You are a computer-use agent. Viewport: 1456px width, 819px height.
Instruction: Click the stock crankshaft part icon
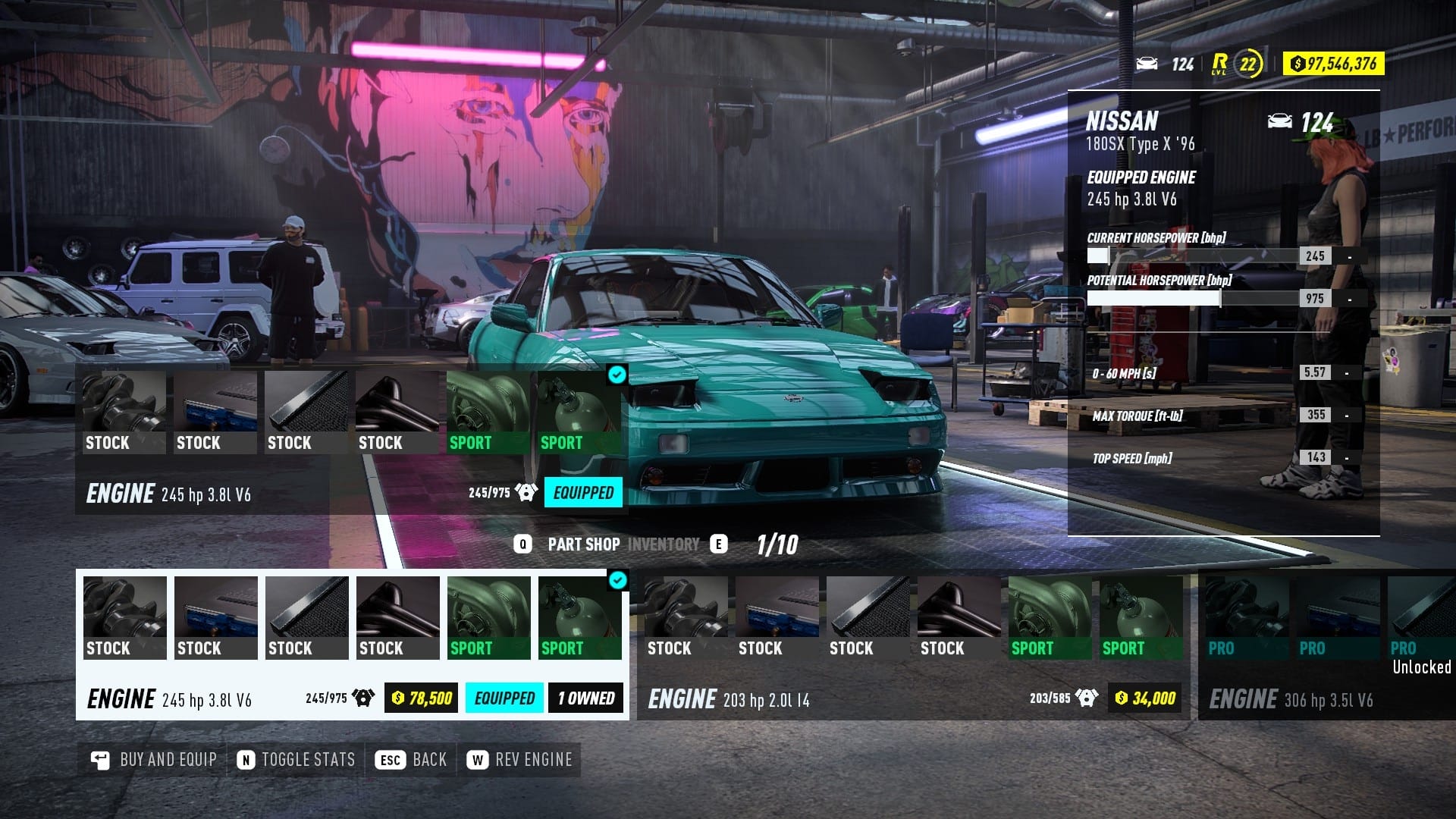[124, 616]
